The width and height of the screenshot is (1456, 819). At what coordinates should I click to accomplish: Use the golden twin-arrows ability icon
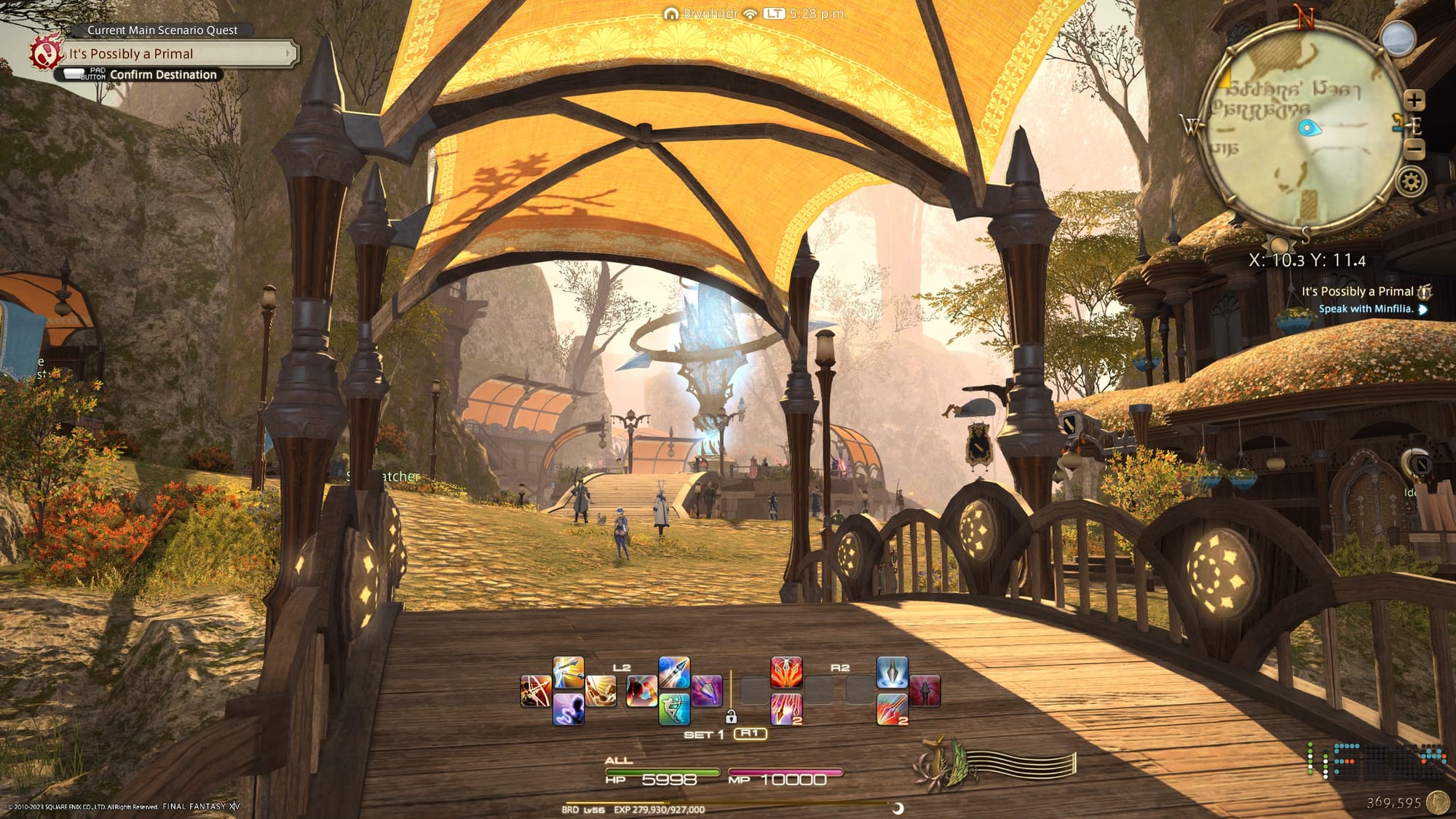click(x=568, y=672)
